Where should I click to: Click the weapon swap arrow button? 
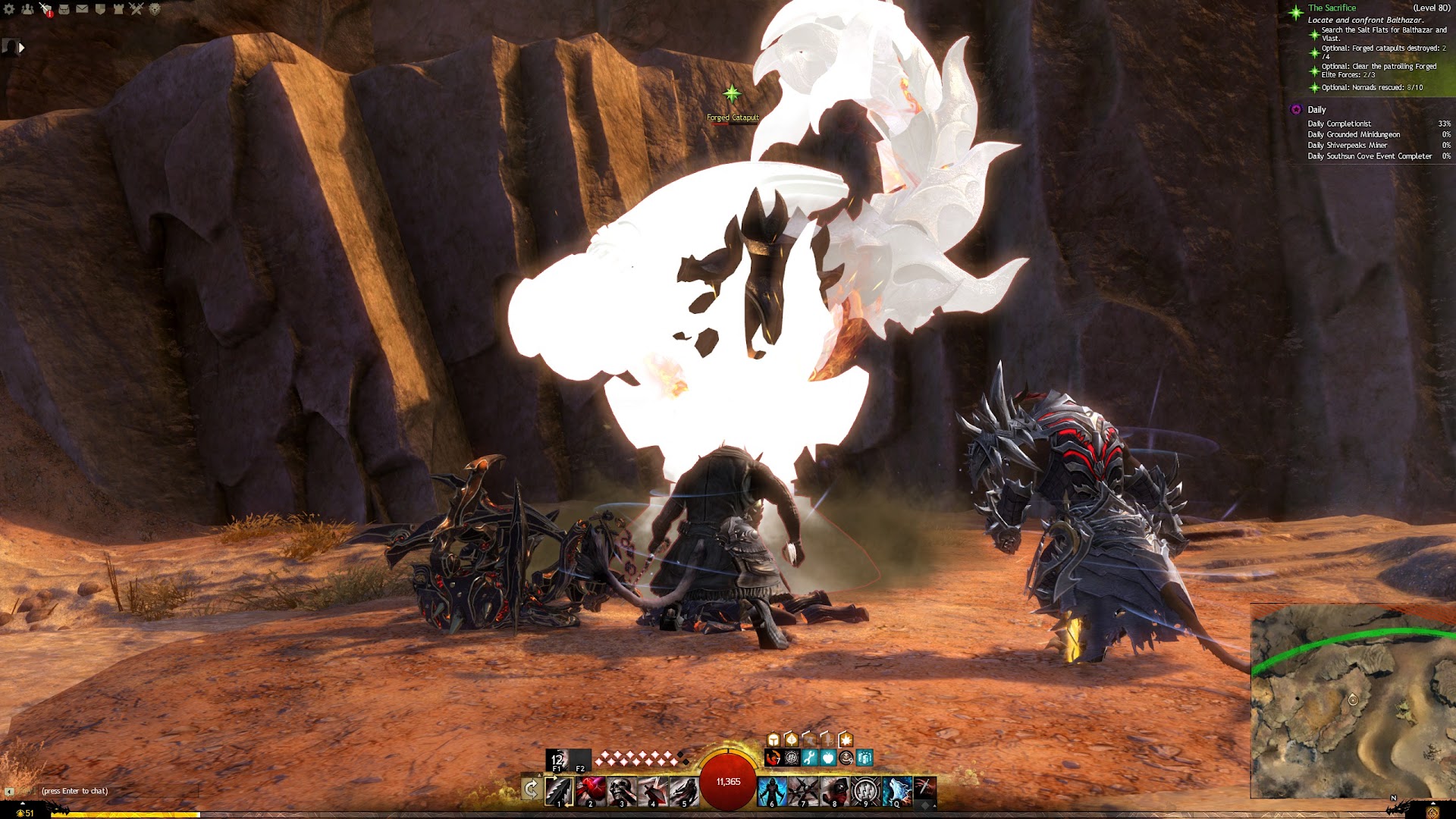pos(532,789)
